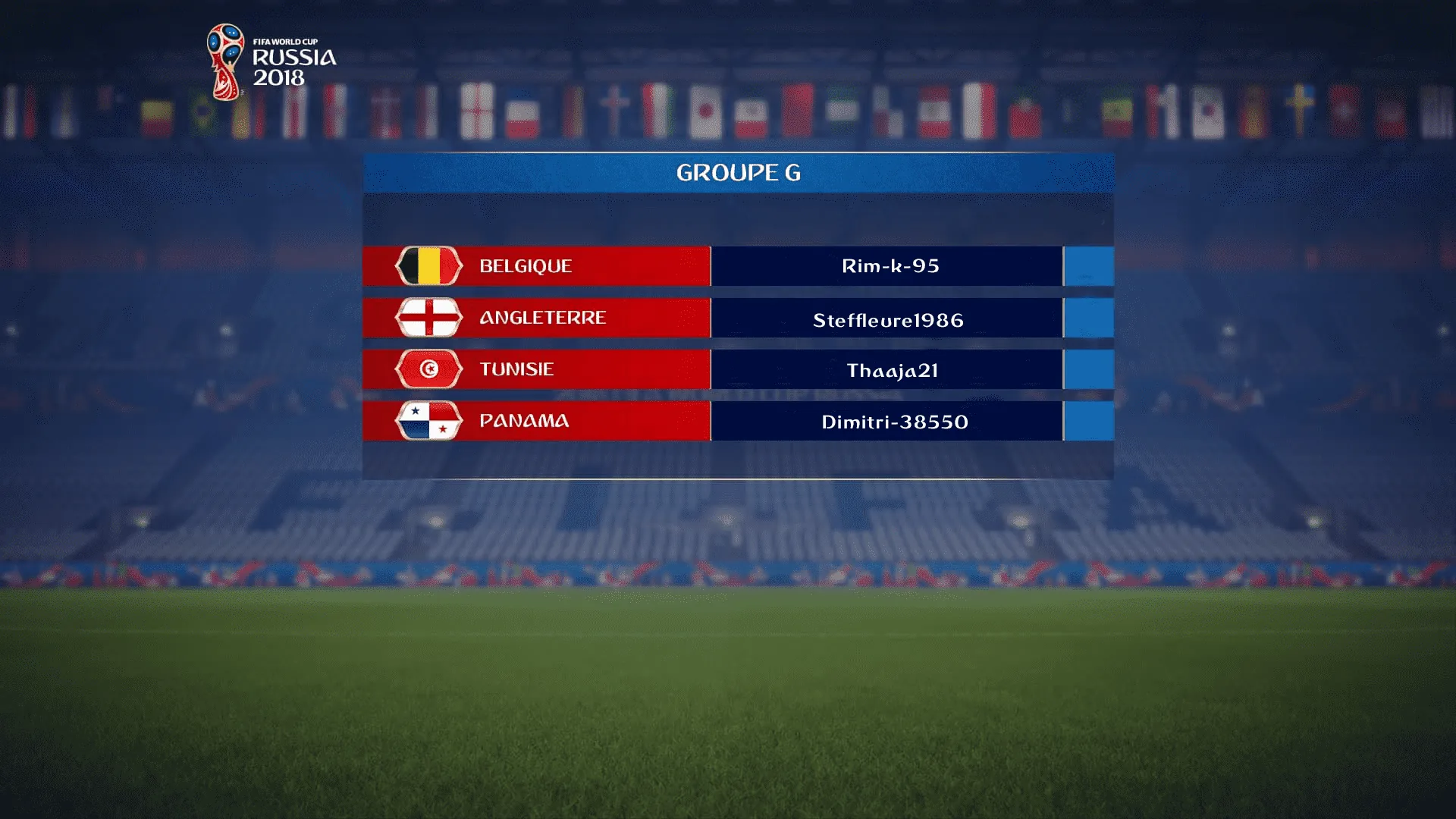Screen dimensions: 1456x819
Task: Select player name Steffleure1986
Action: coord(888,320)
